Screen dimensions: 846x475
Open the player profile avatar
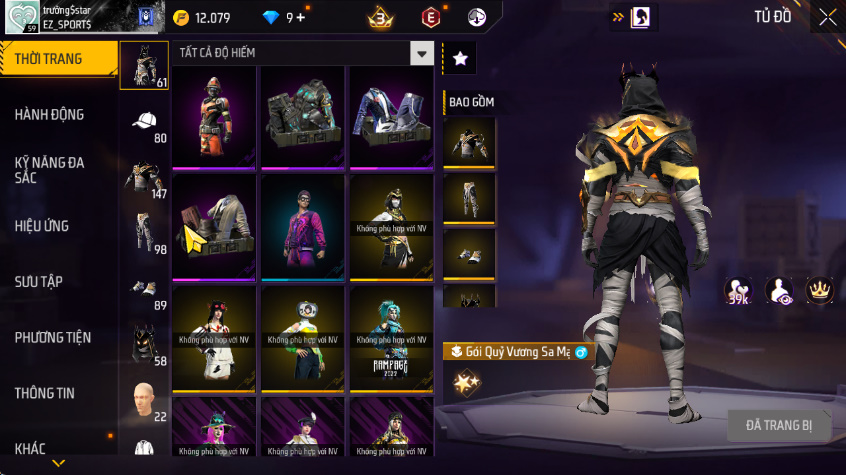pyautogui.click(x=20, y=17)
